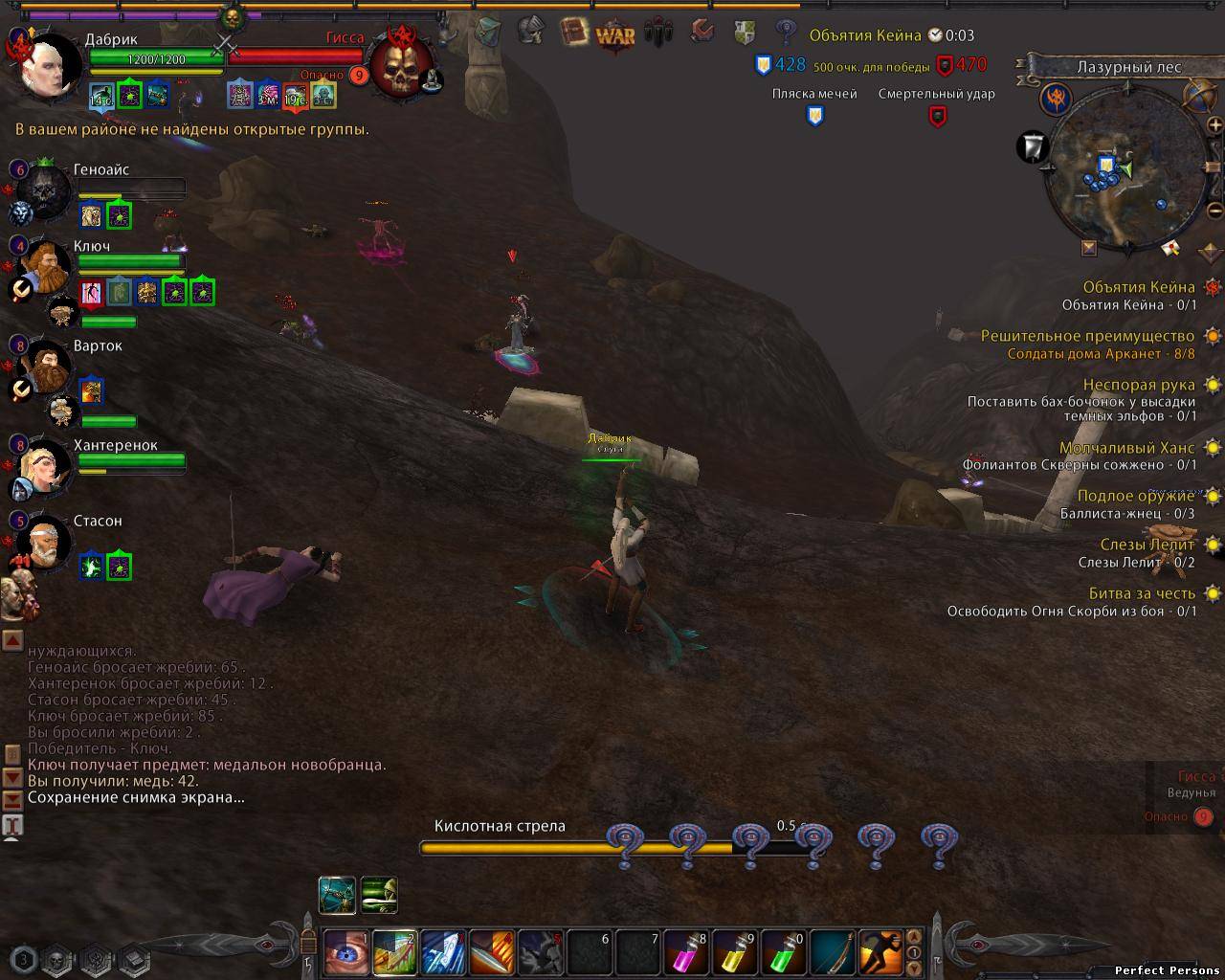Select the Неспорая рука quest tracker entry
Image resolution: width=1225 pixels, height=980 pixels.
[x=1139, y=385]
